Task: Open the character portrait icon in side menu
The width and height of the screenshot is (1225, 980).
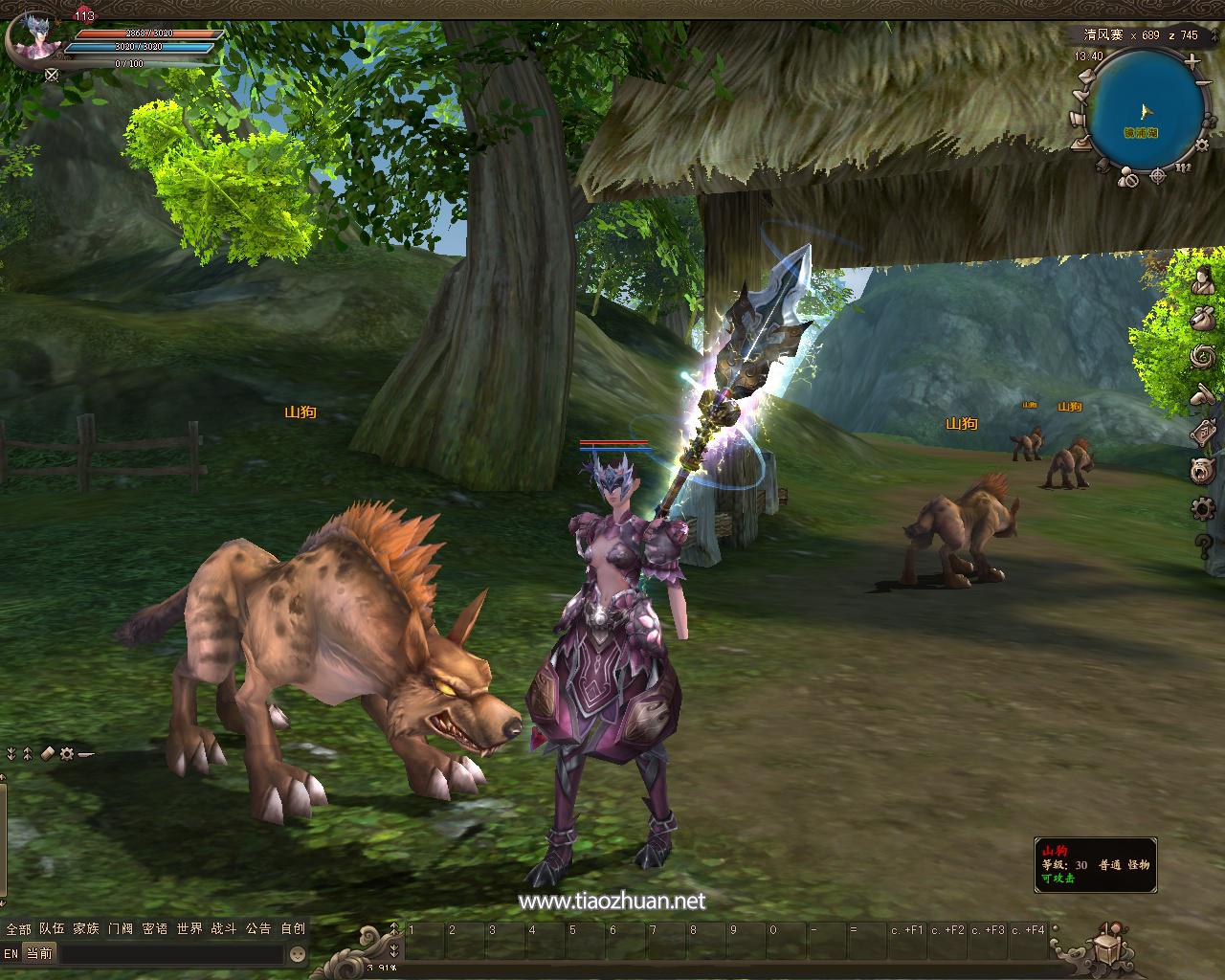Action: coord(1203,280)
